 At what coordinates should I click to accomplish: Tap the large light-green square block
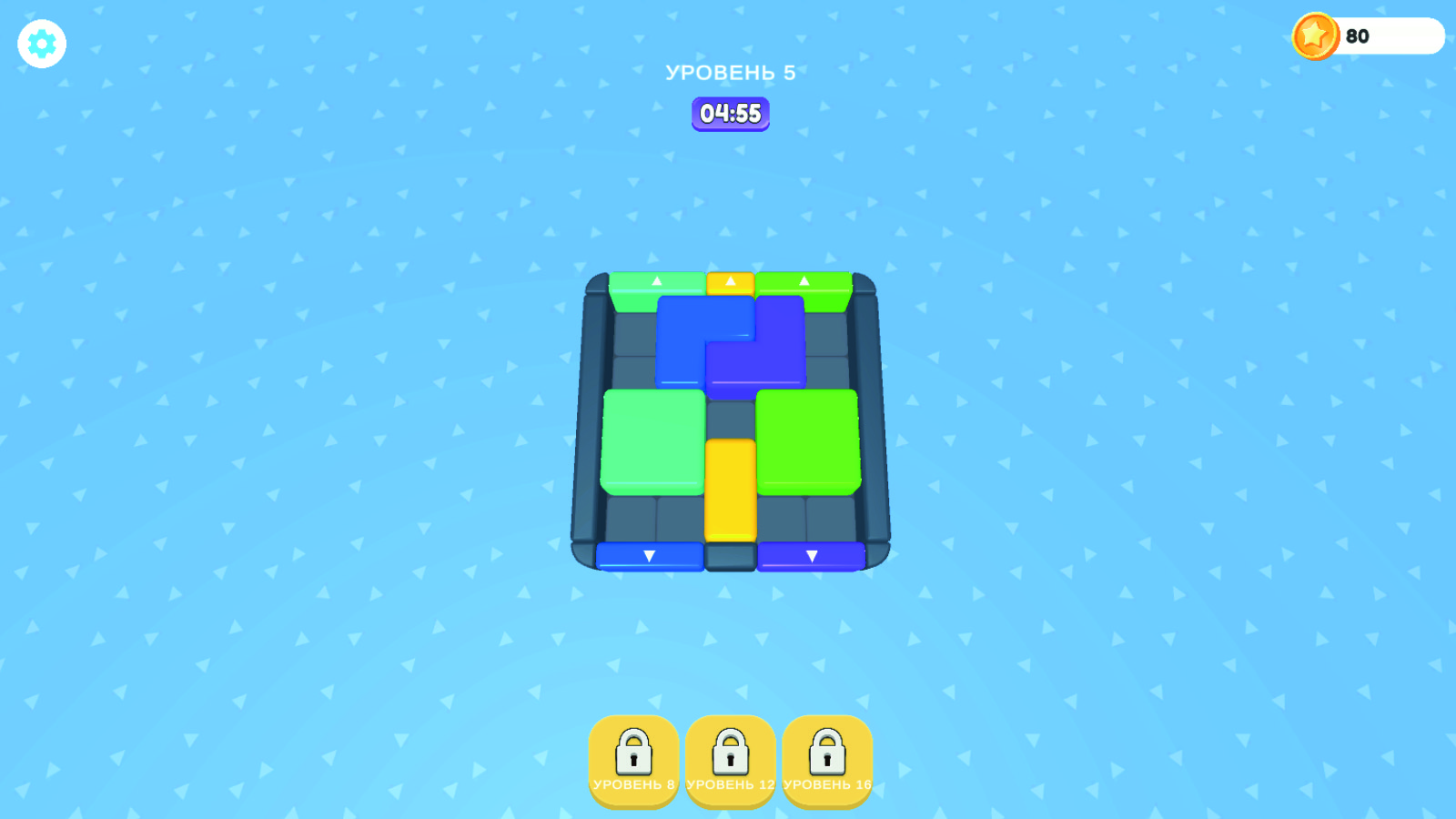pyautogui.click(x=651, y=441)
